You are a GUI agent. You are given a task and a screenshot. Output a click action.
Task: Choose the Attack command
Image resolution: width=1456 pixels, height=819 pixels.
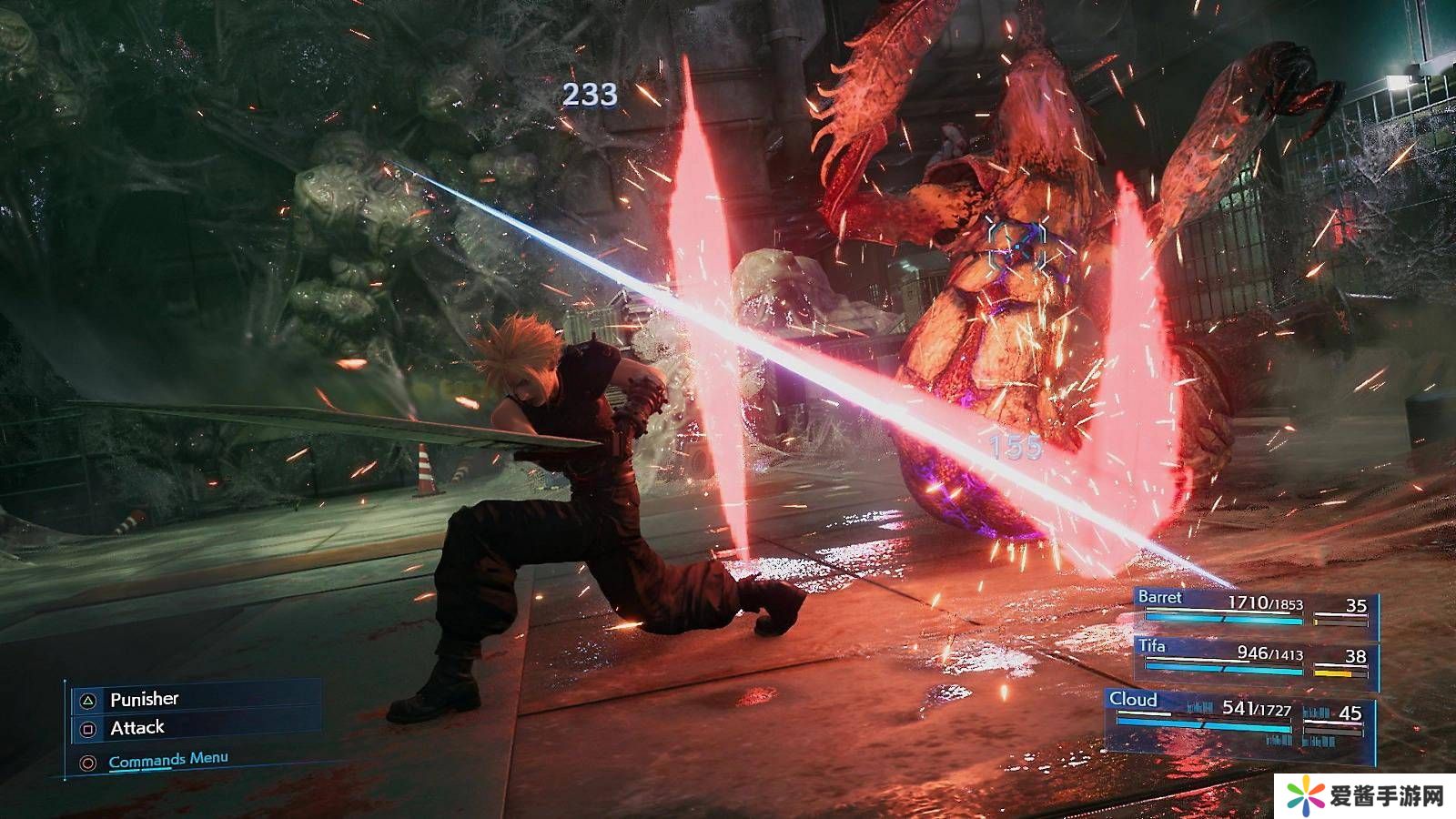pos(136,728)
